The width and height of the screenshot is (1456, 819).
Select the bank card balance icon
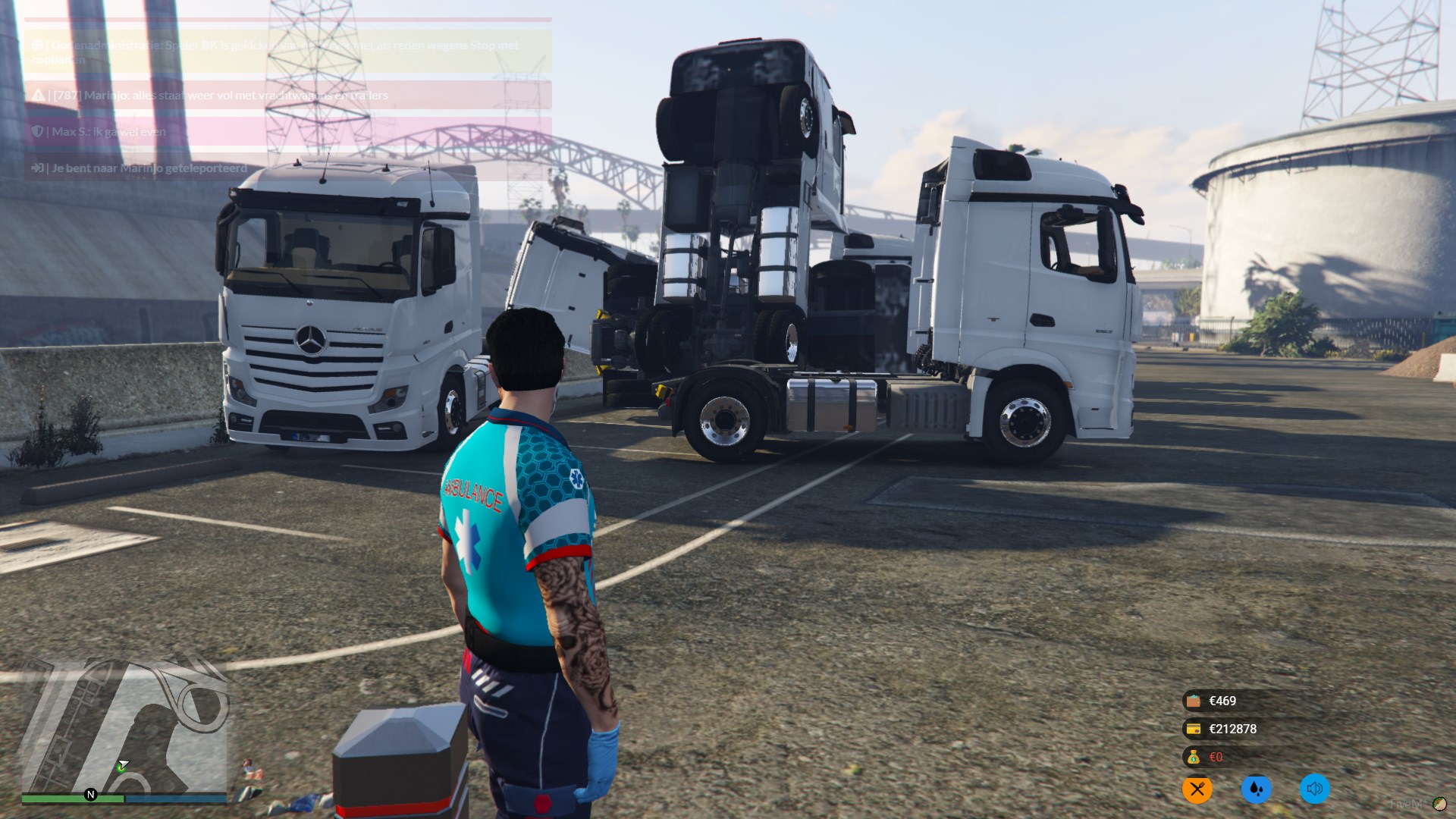(1194, 729)
